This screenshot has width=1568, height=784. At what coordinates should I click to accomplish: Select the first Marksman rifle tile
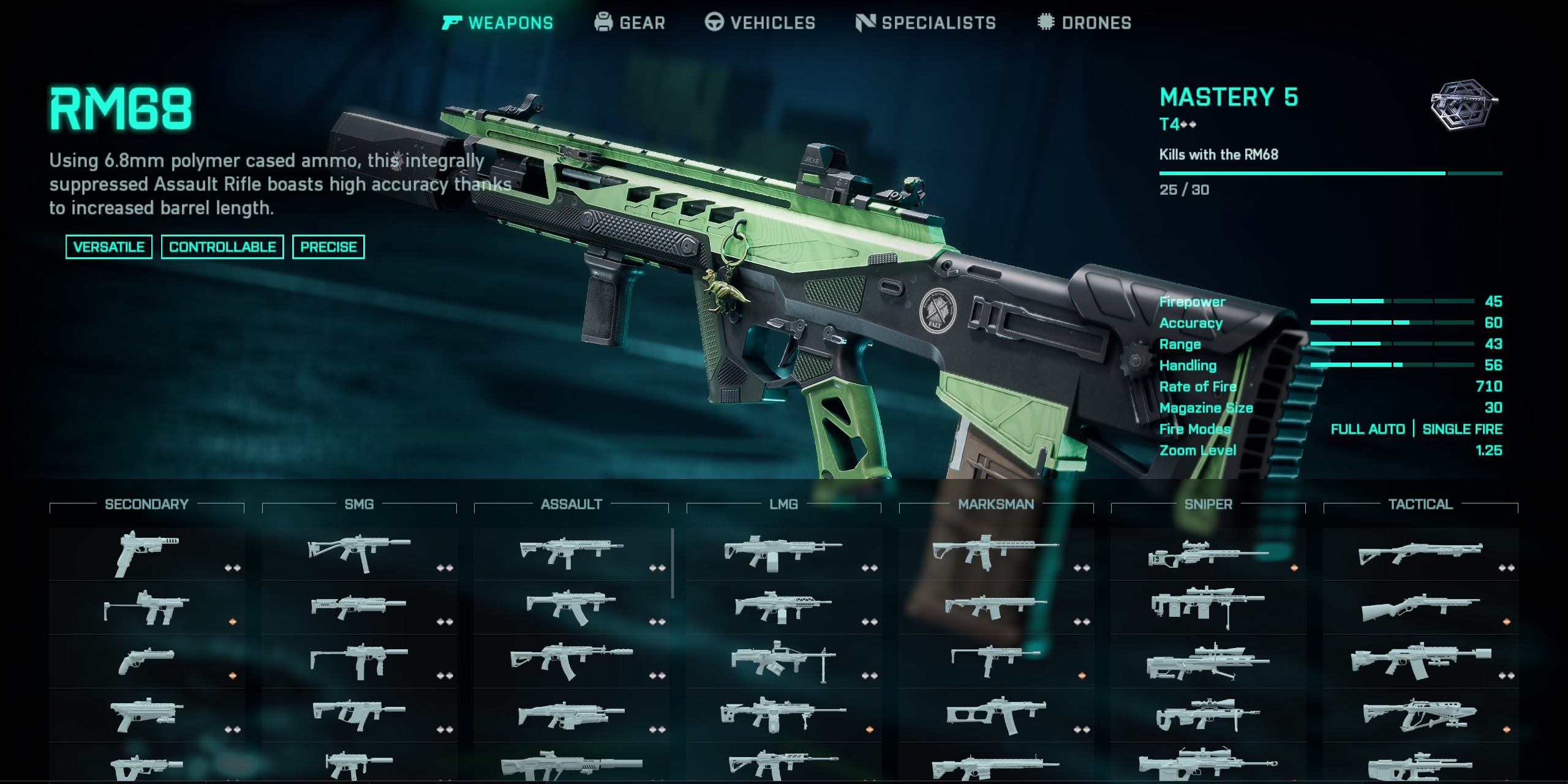point(996,554)
